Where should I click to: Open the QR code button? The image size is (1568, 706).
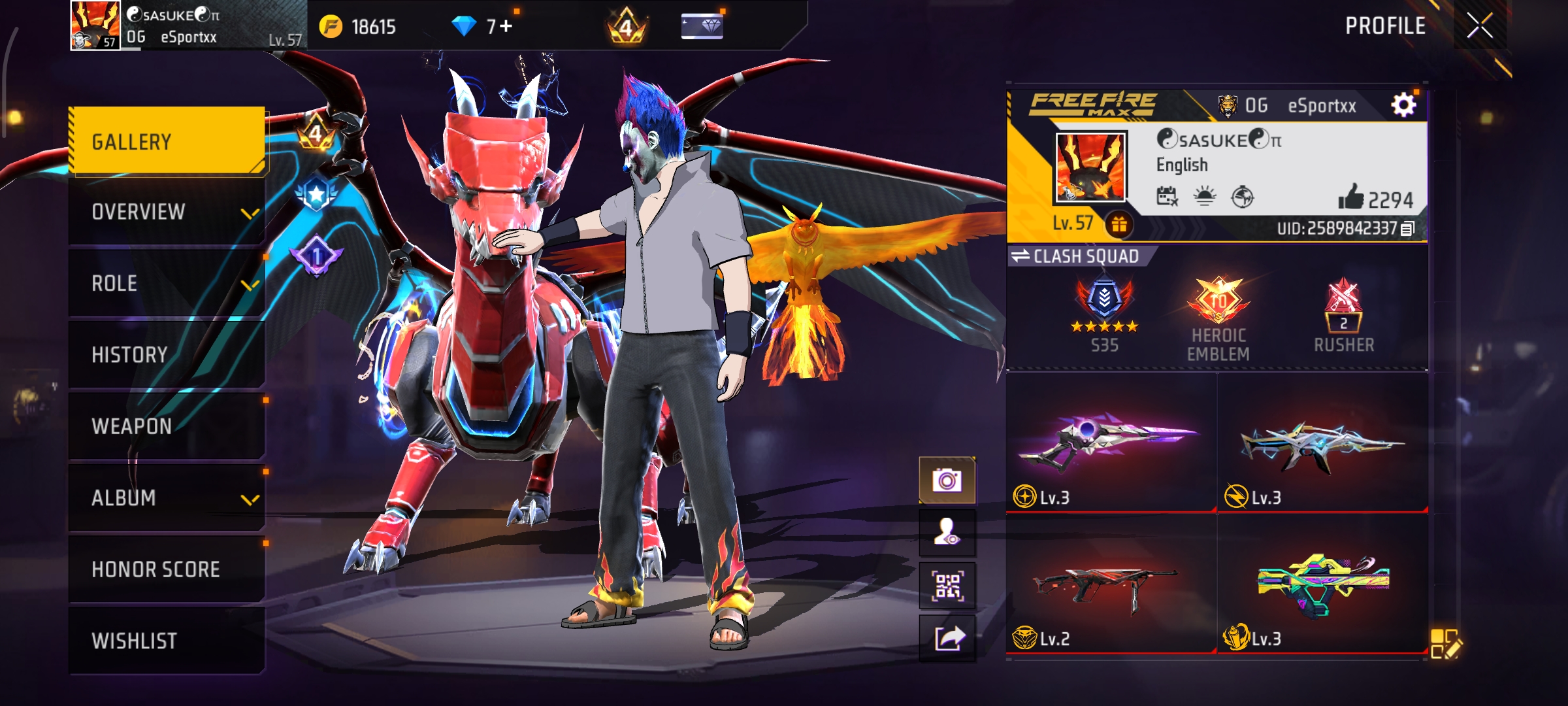point(947,586)
